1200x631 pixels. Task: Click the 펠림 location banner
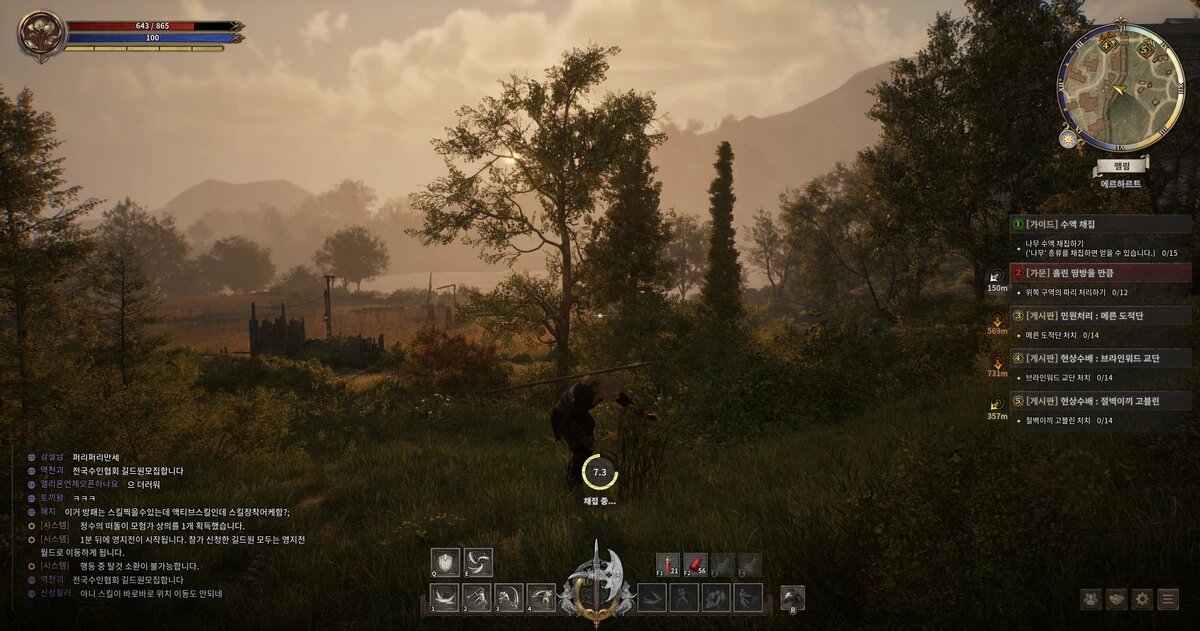click(x=1121, y=164)
